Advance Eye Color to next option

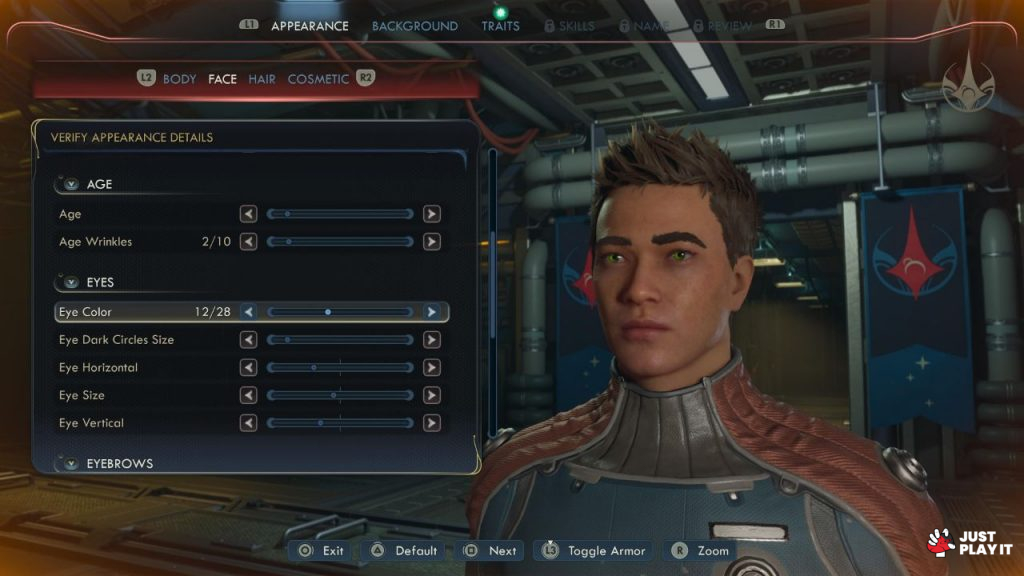coord(431,312)
